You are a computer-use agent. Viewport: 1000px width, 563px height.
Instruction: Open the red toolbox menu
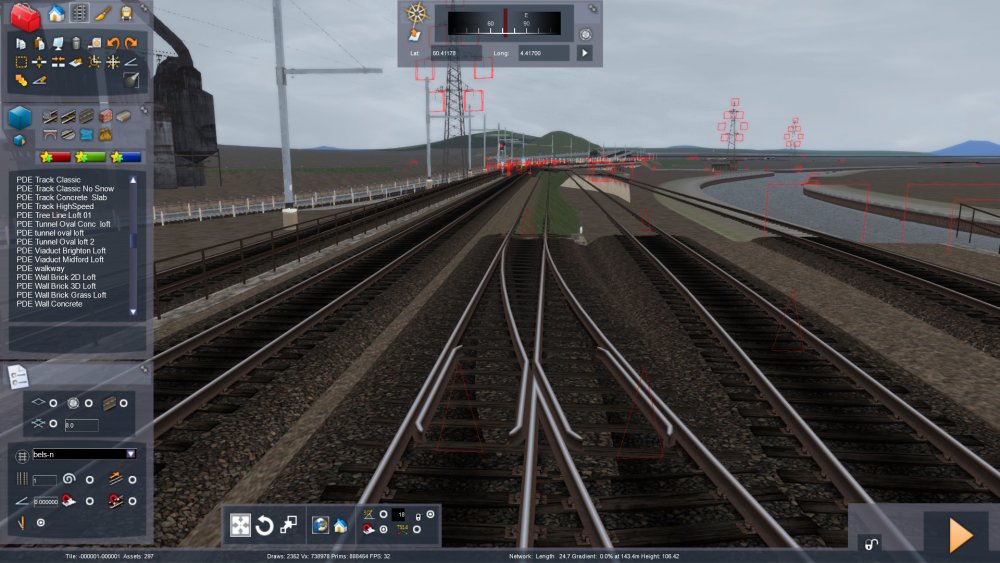click(24, 16)
